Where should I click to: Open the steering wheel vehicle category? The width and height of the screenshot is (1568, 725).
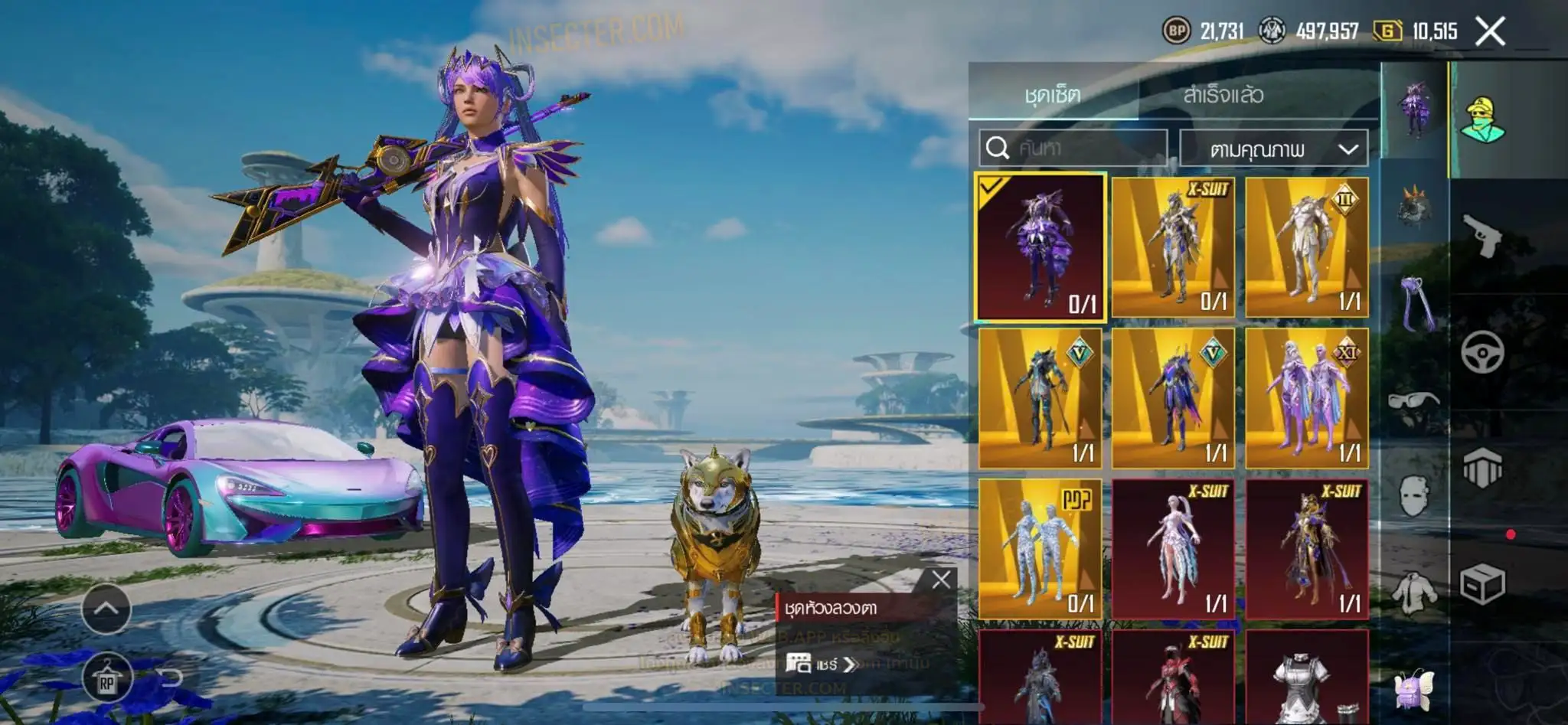pos(1483,353)
